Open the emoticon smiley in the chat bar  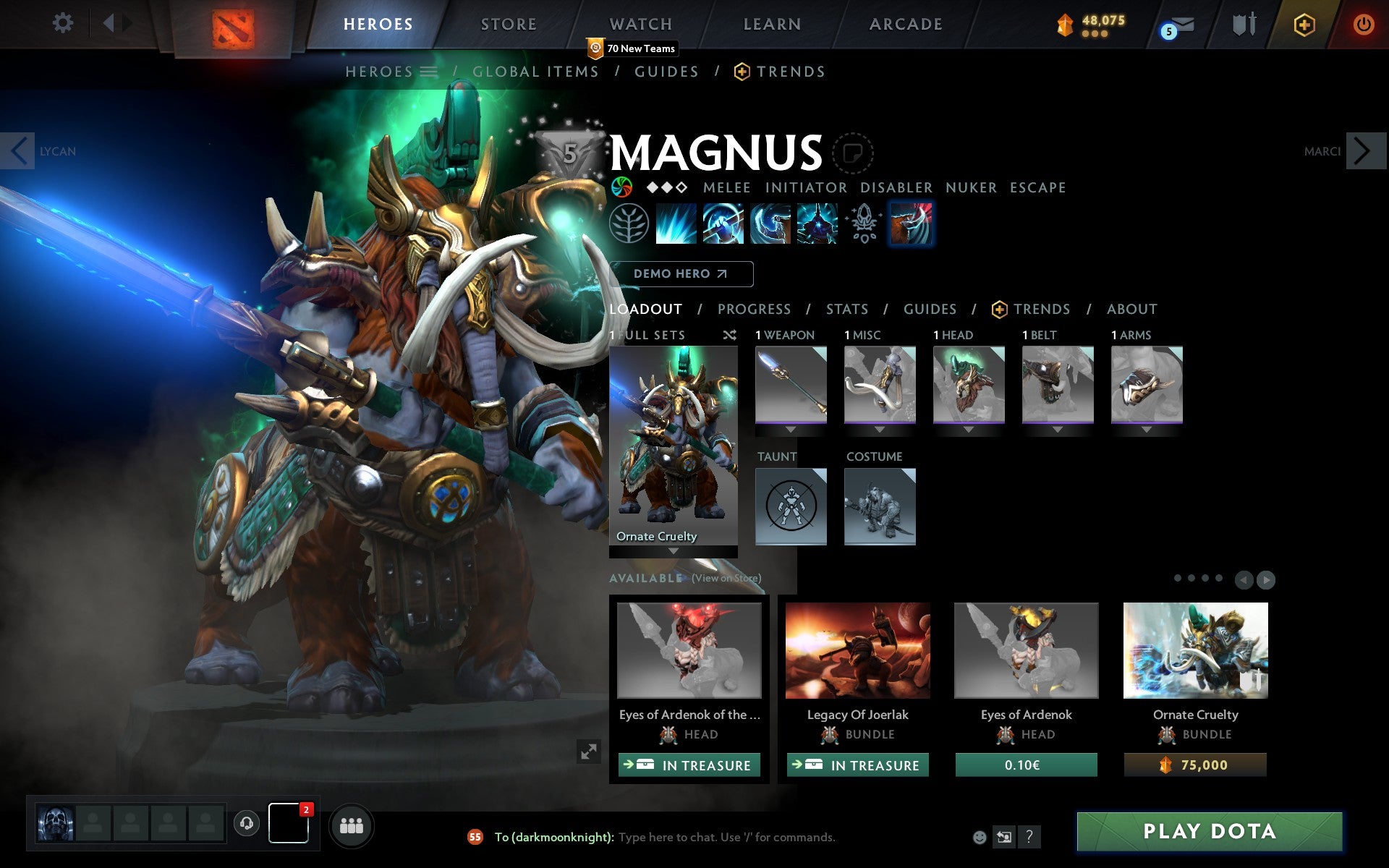point(980,837)
